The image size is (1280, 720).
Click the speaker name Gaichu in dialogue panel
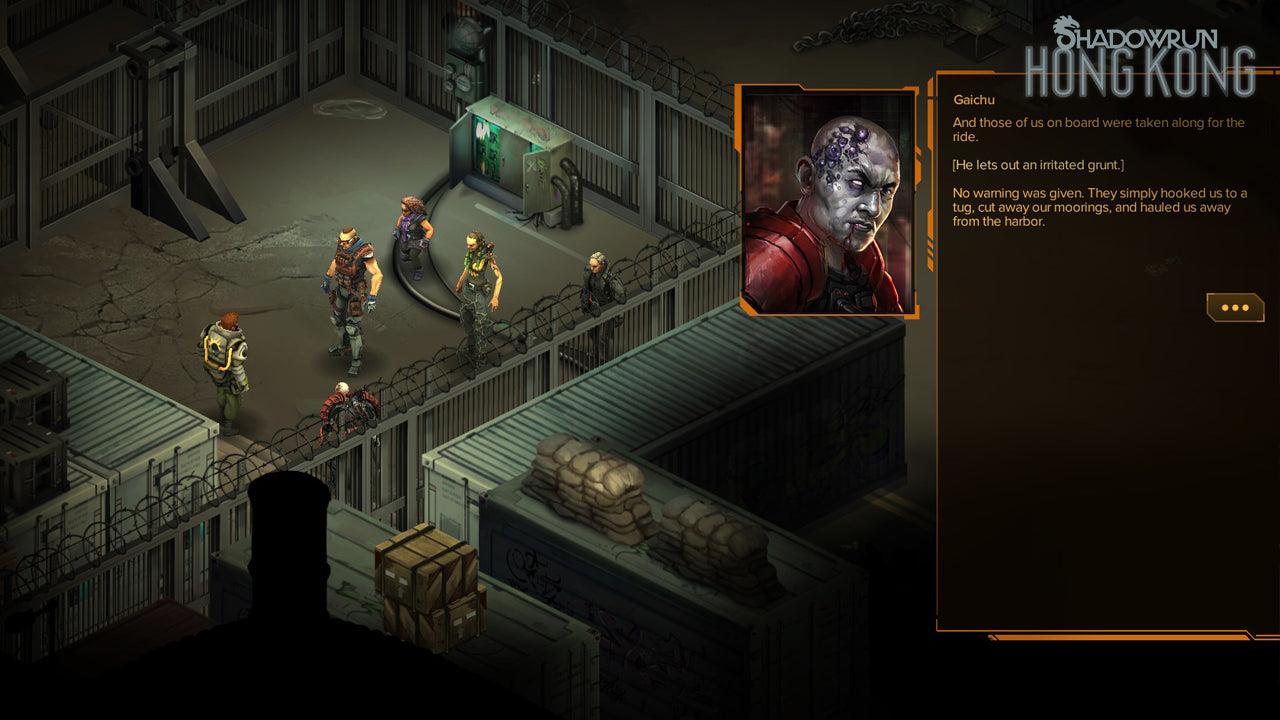tap(974, 100)
